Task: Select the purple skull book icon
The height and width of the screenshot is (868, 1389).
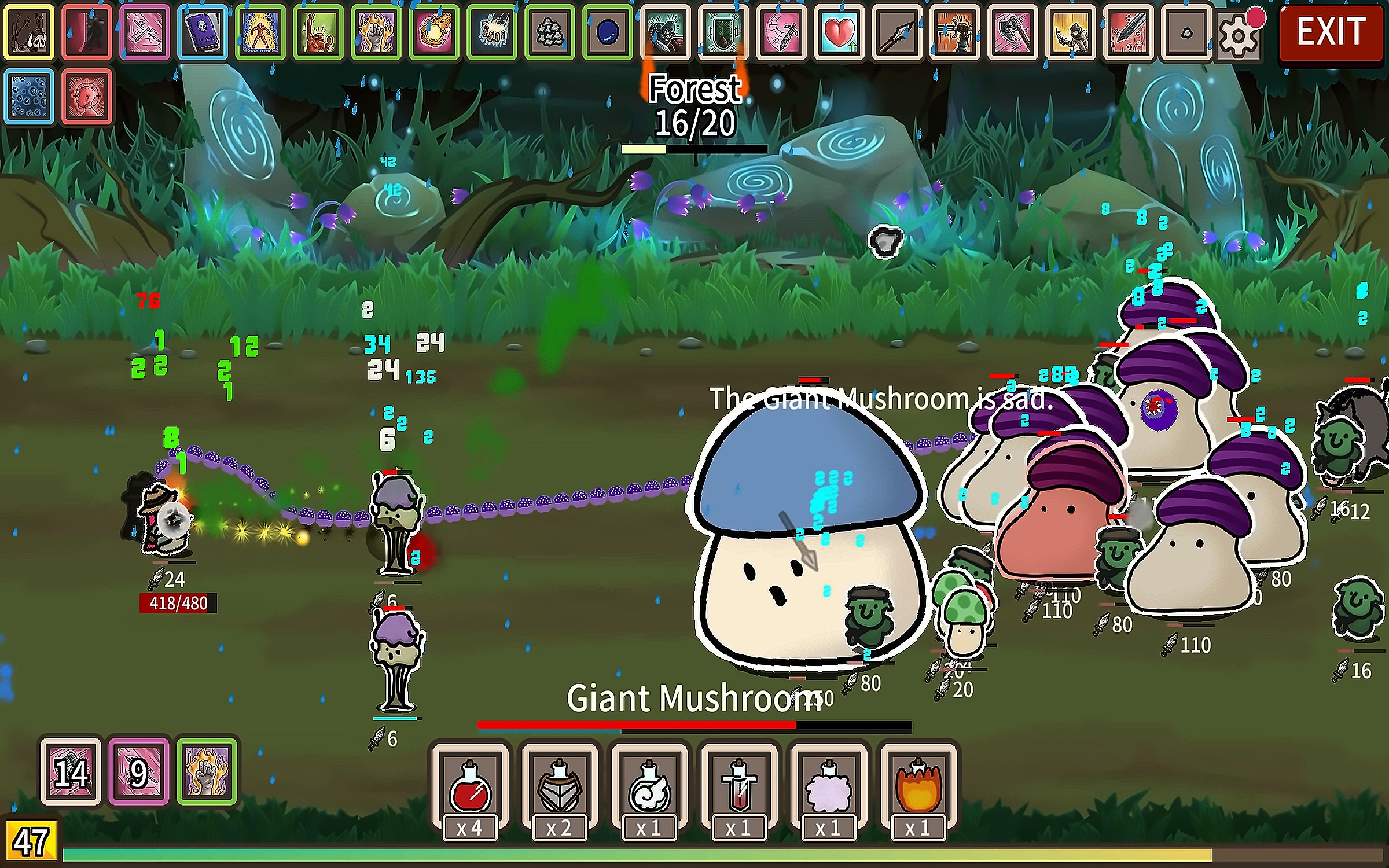Action: pos(203,32)
